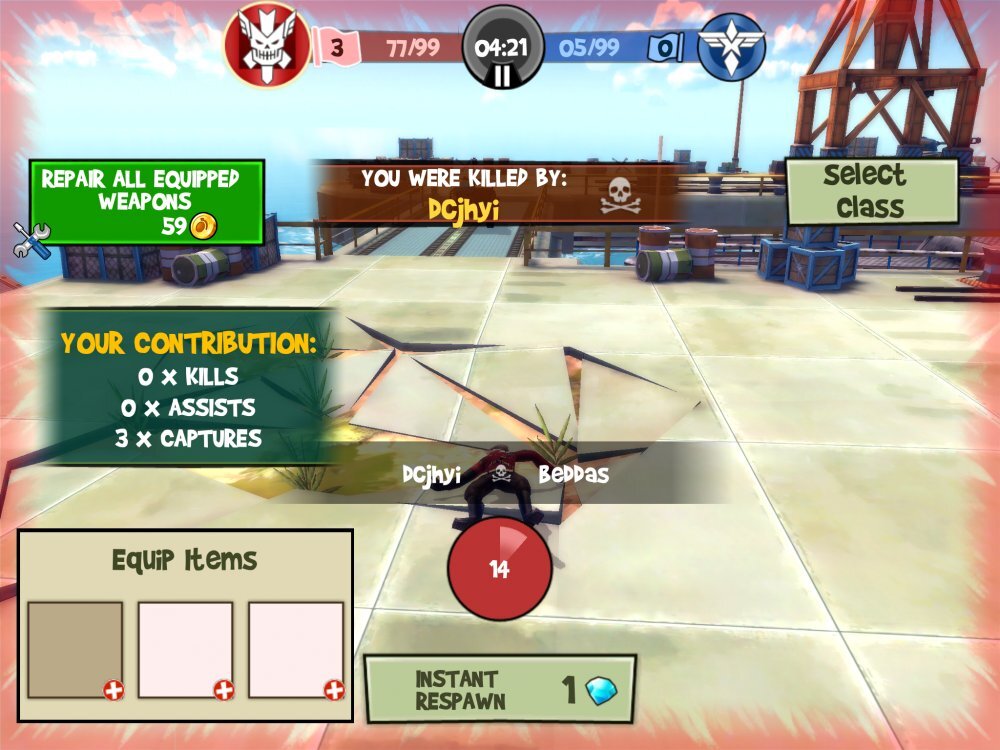This screenshot has height=750, width=1000.
Task: Select the darker first equip item slot
Action: pyautogui.click(x=75, y=649)
